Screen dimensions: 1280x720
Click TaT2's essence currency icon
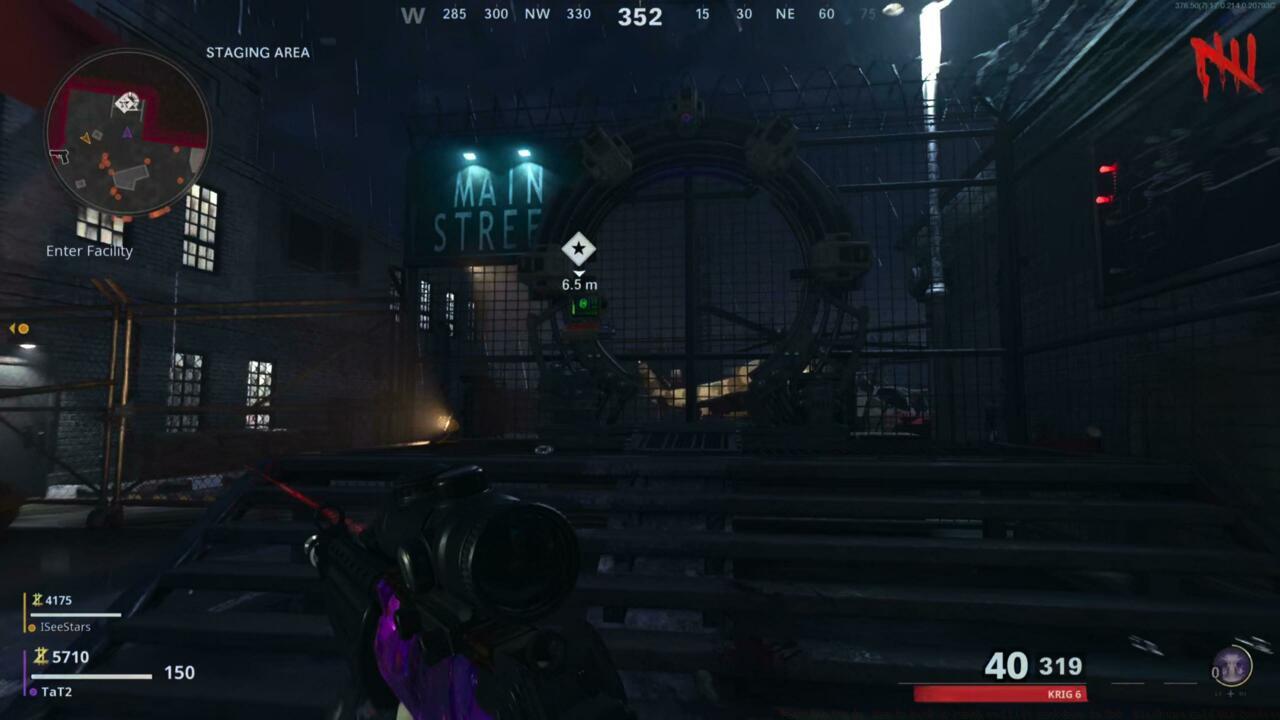[x=40, y=657]
